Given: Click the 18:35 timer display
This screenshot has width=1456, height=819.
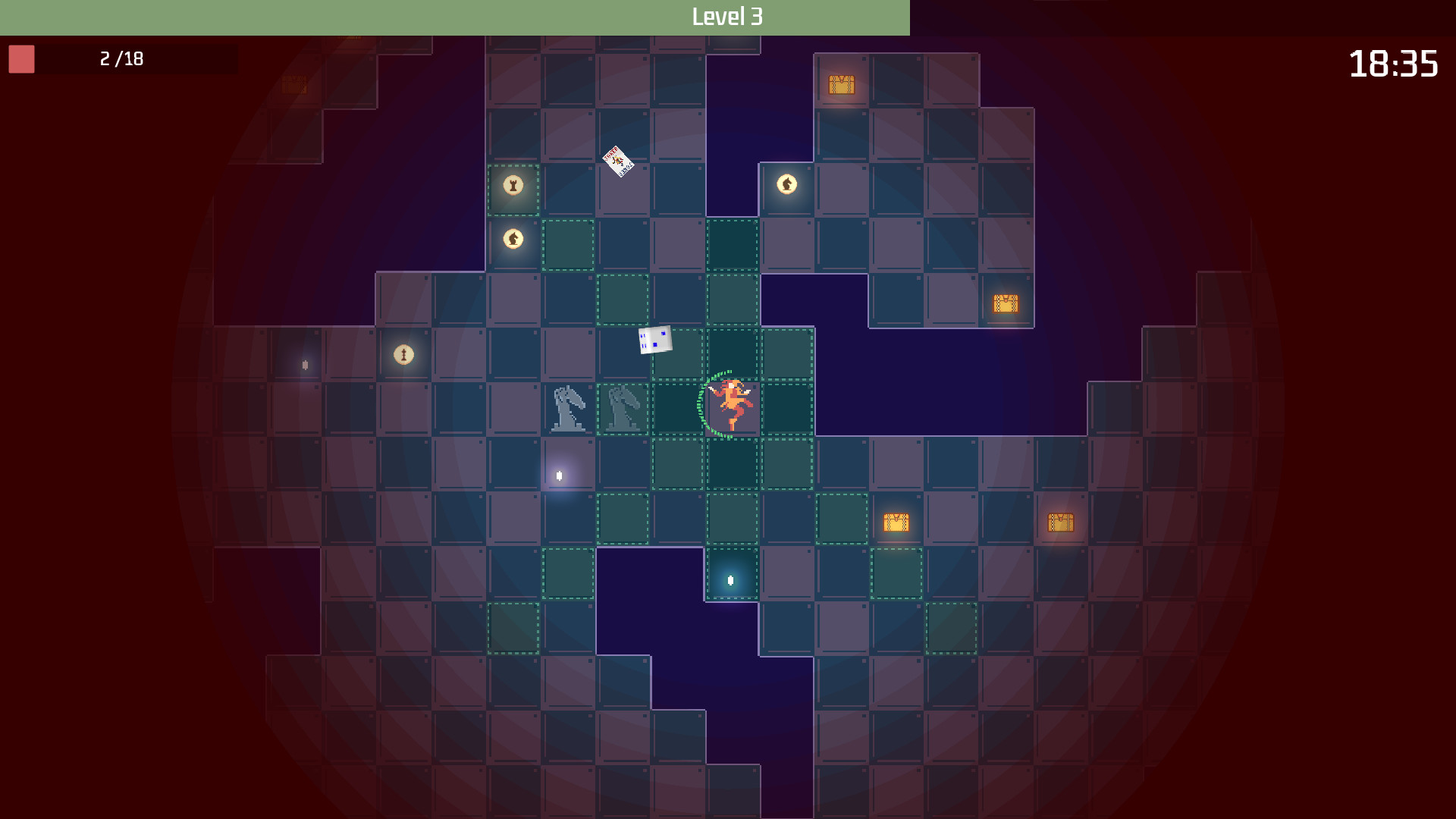Looking at the screenshot, I should [1397, 64].
